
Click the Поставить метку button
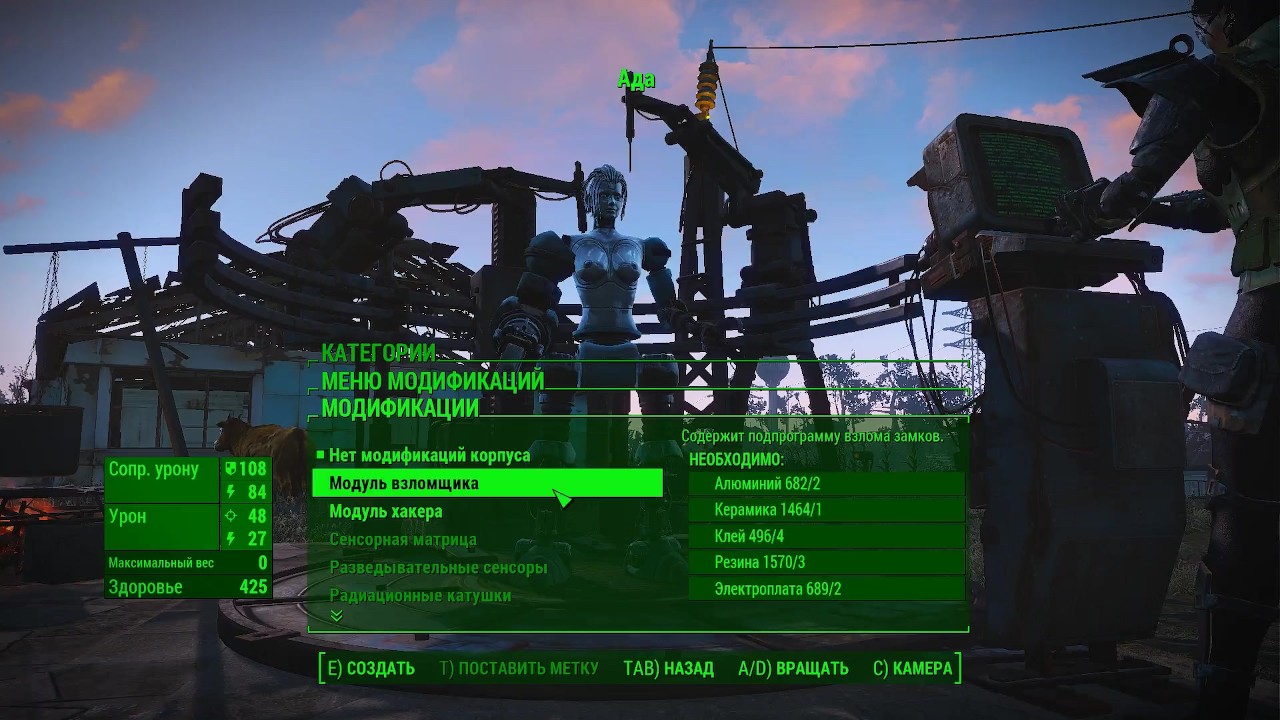coord(519,668)
